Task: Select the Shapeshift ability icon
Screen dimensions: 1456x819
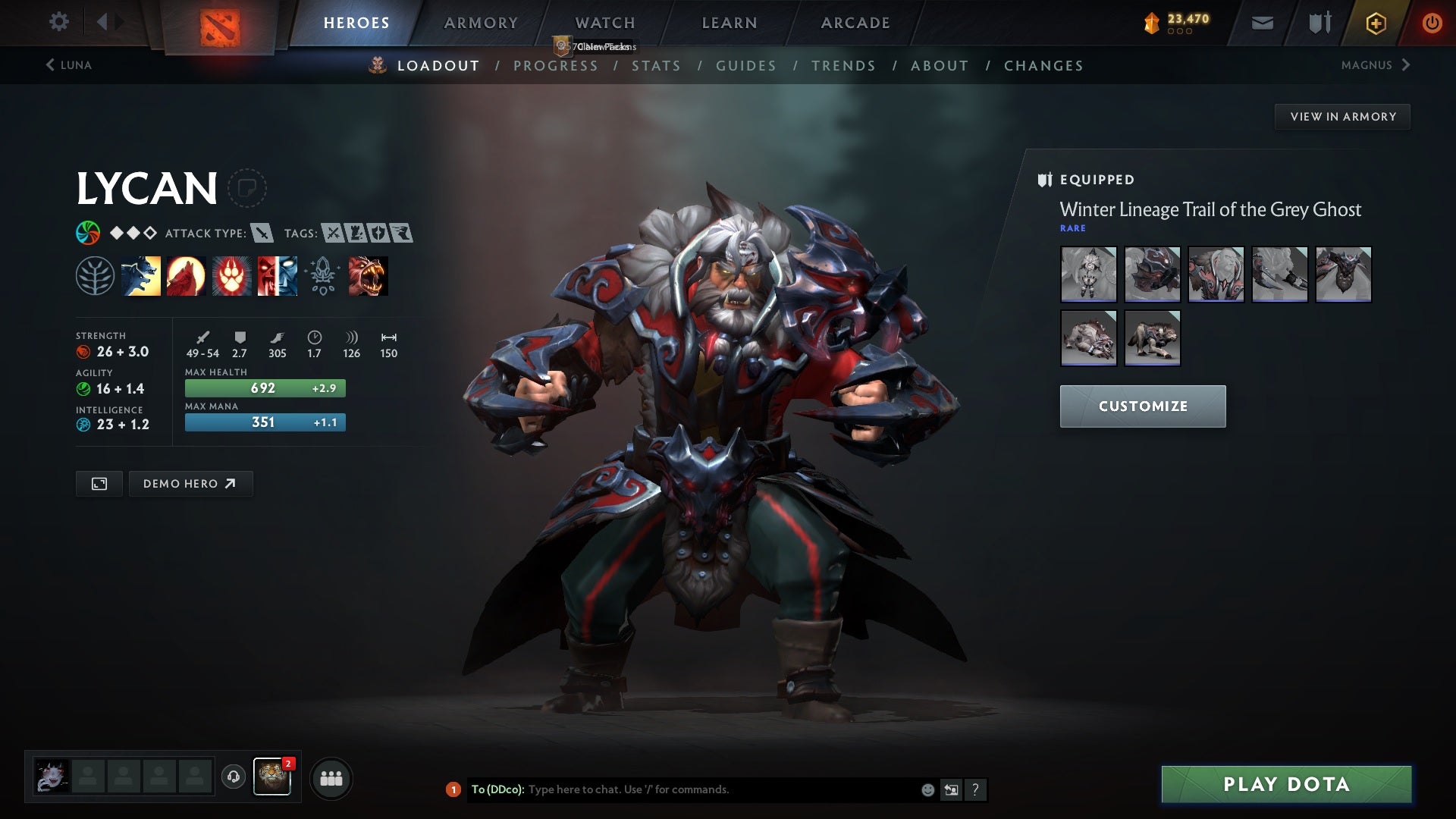Action: click(x=276, y=276)
